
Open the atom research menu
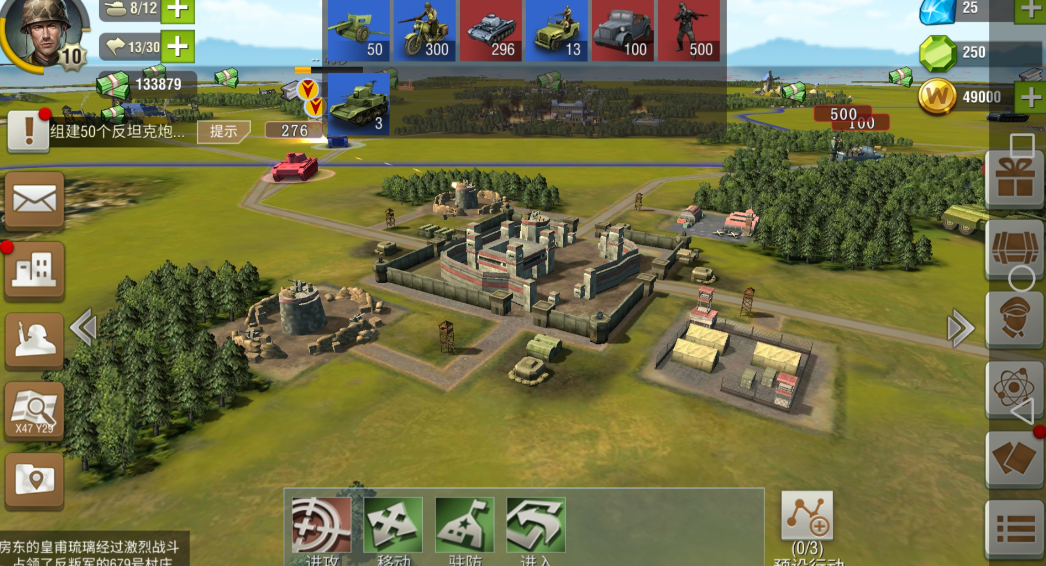click(x=1014, y=389)
